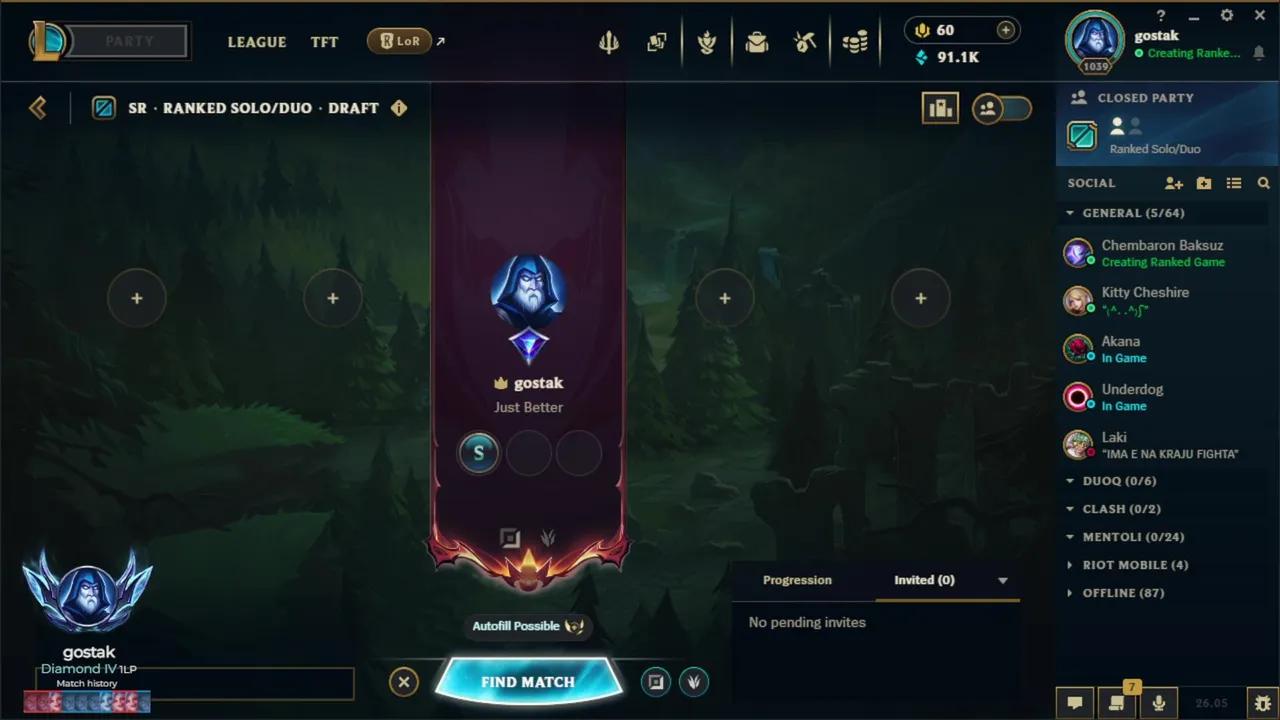Viewport: 1280px width, 720px height.
Task: Open gostak's Match history link
Action: 88,683
